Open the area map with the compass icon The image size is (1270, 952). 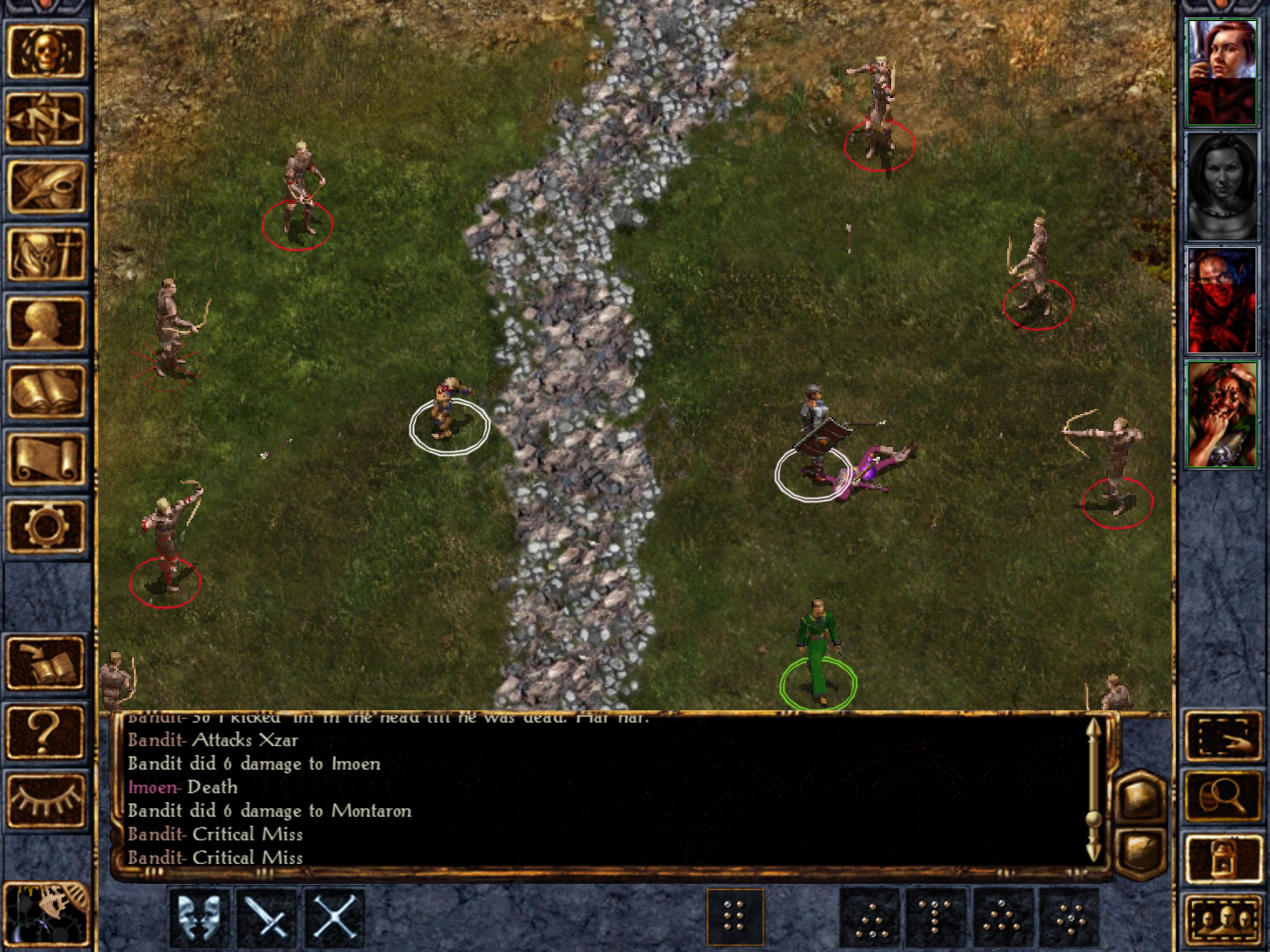click(45, 118)
